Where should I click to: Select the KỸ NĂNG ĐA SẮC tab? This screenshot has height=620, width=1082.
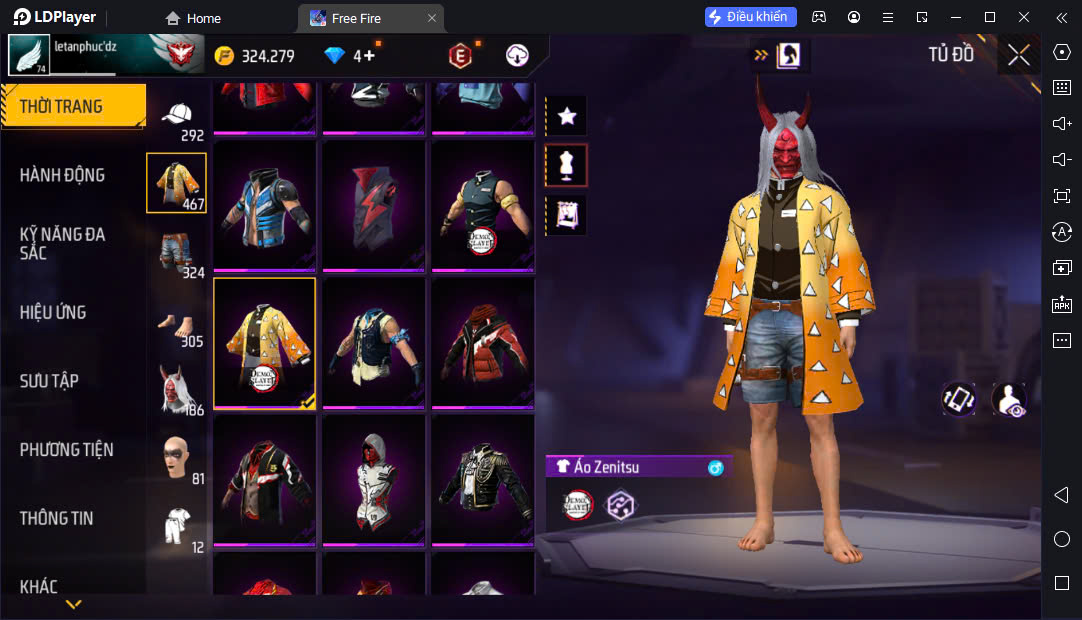pyautogui.click(x=62, y=243)
